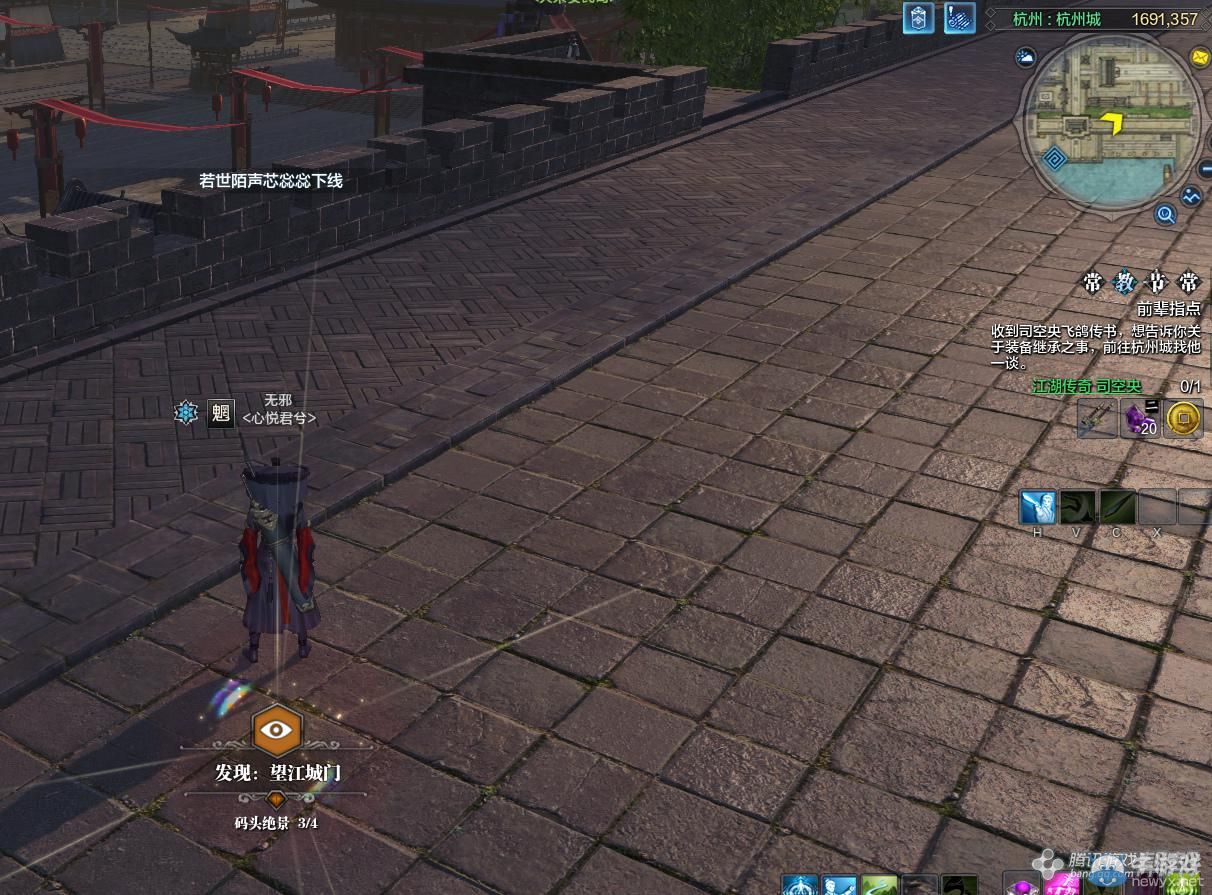Click the magnifier search button under the minimap
This screenshot has width=1212, height=895.
pyautogui.click(x=1165, y=213)
